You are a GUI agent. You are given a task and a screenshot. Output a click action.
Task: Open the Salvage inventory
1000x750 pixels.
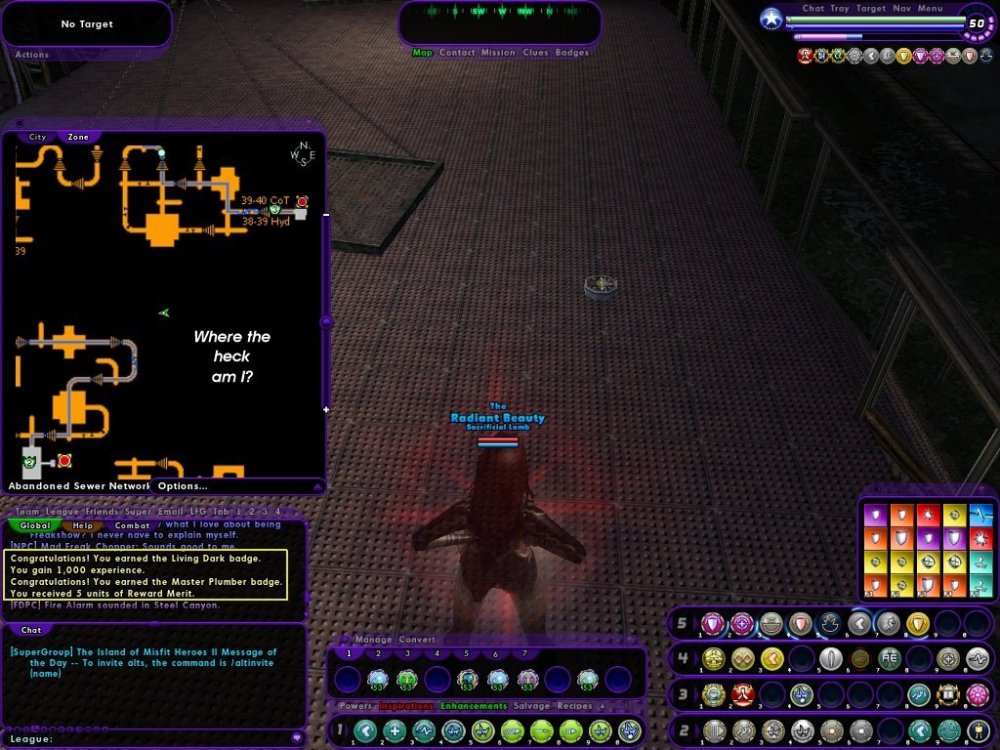(x=531, y=706)
